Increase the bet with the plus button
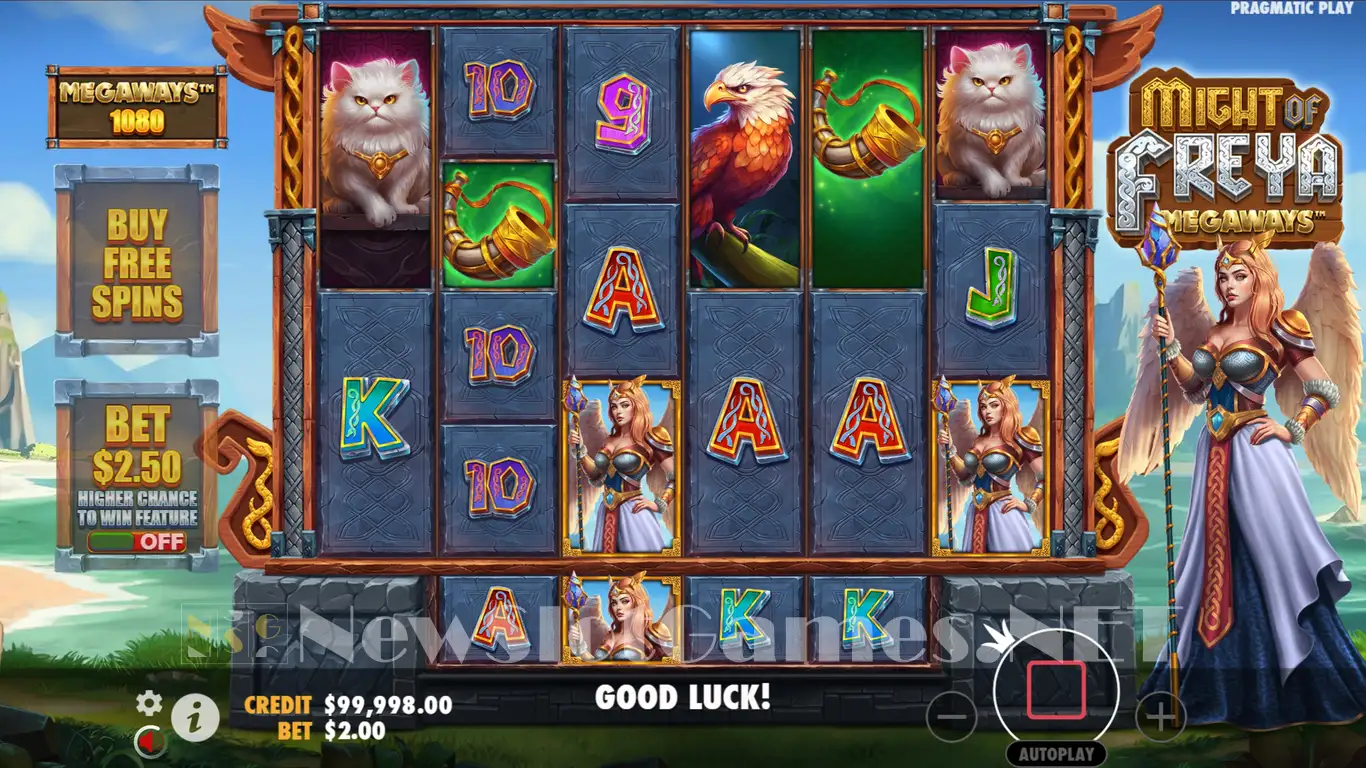The width and height of the screenshot is (1366, 768). tap(1160, 716)
